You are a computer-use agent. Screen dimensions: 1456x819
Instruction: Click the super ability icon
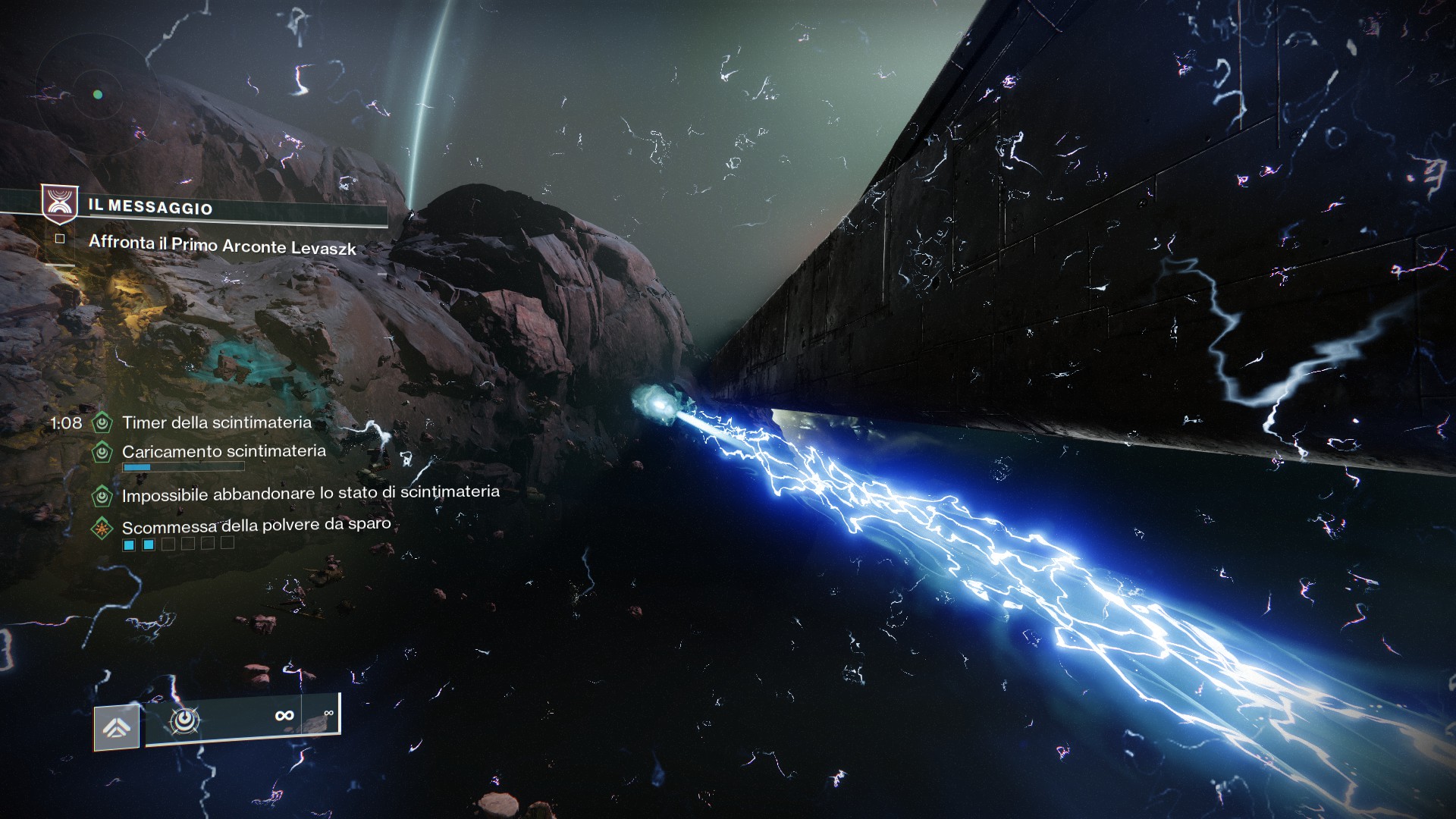(116, 728)
